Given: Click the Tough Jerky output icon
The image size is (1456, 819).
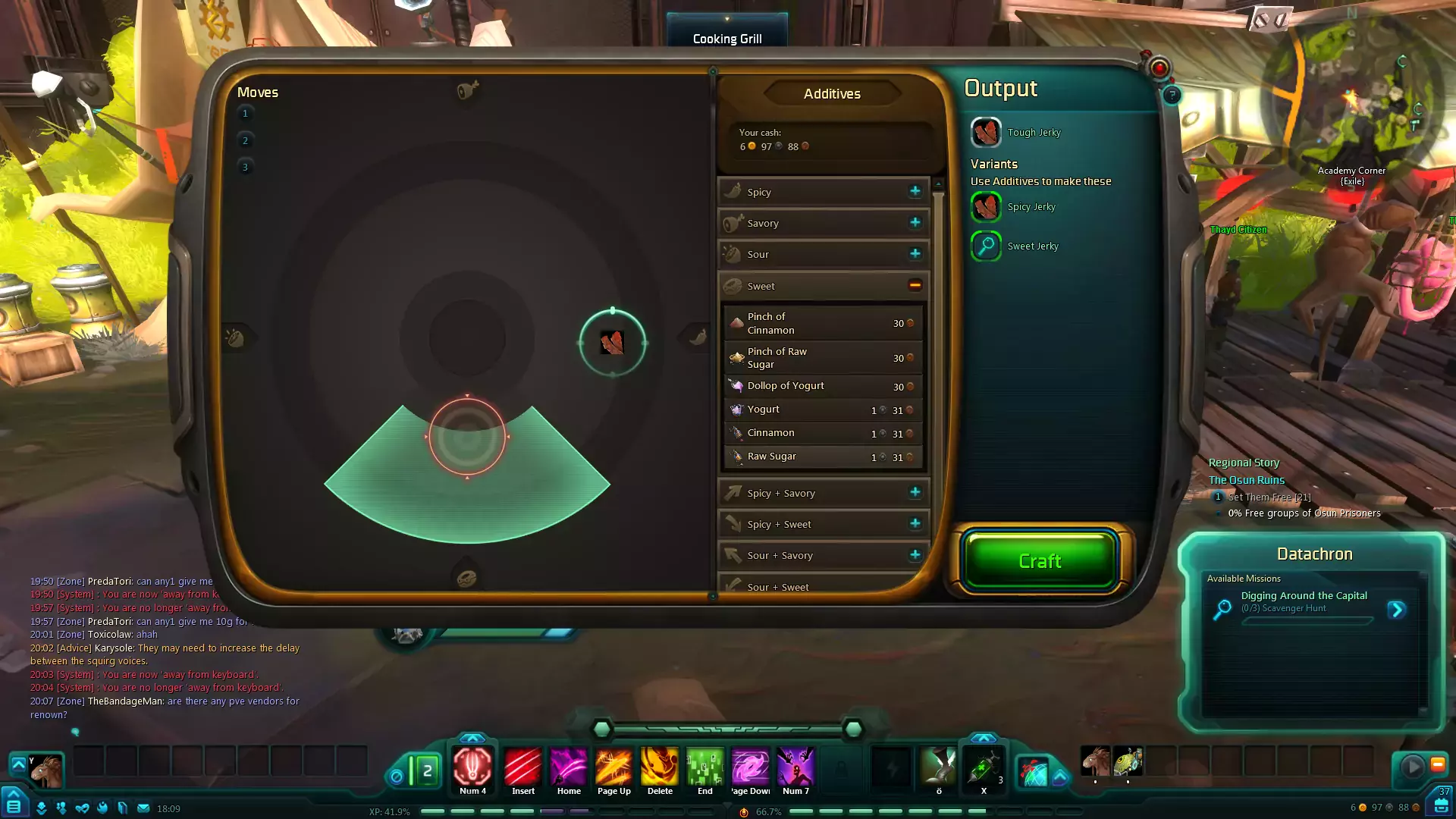Looking at the screenshot, I should point(986,133).
